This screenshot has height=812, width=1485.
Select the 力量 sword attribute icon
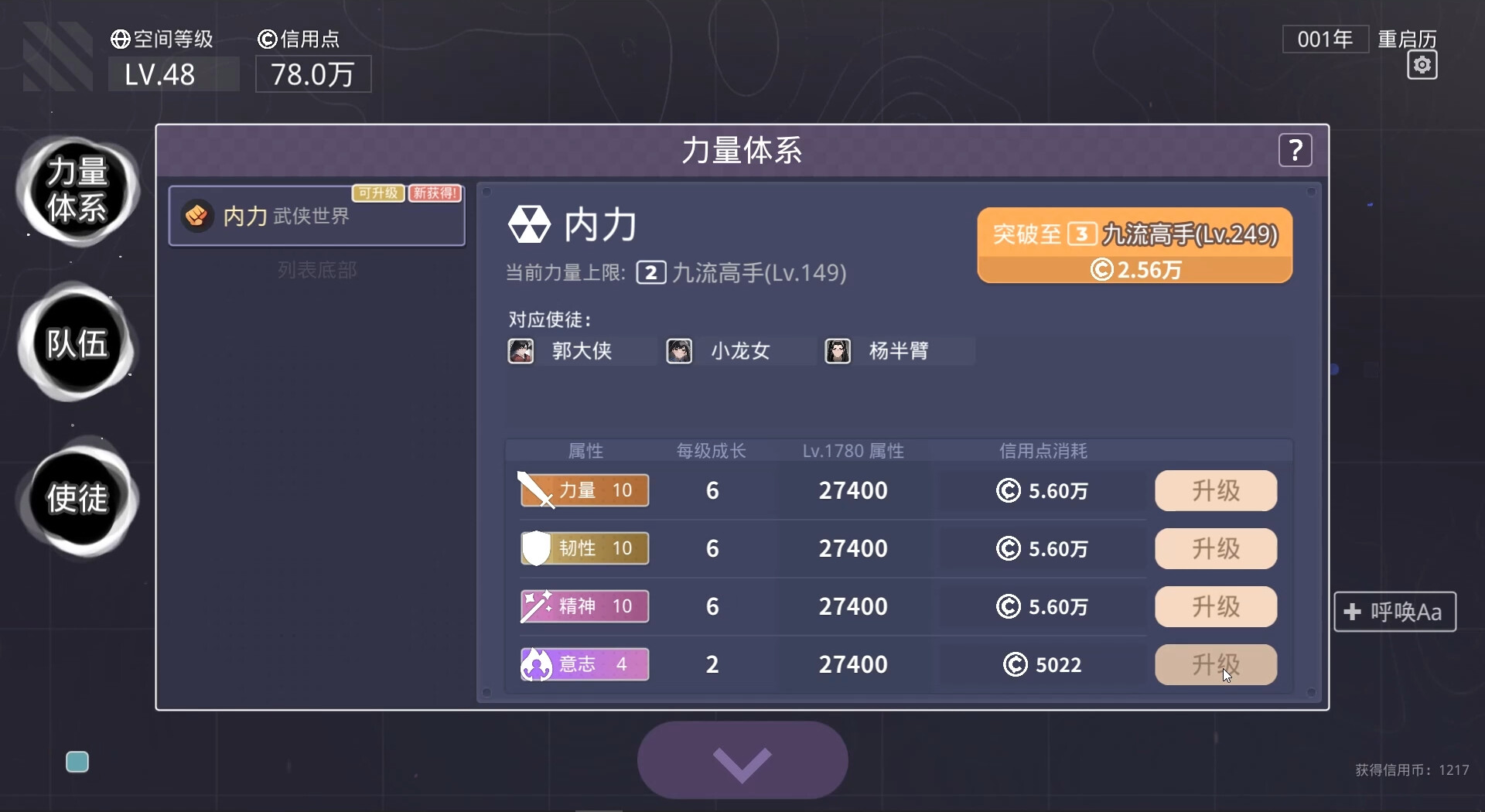(x=535, y=490)
